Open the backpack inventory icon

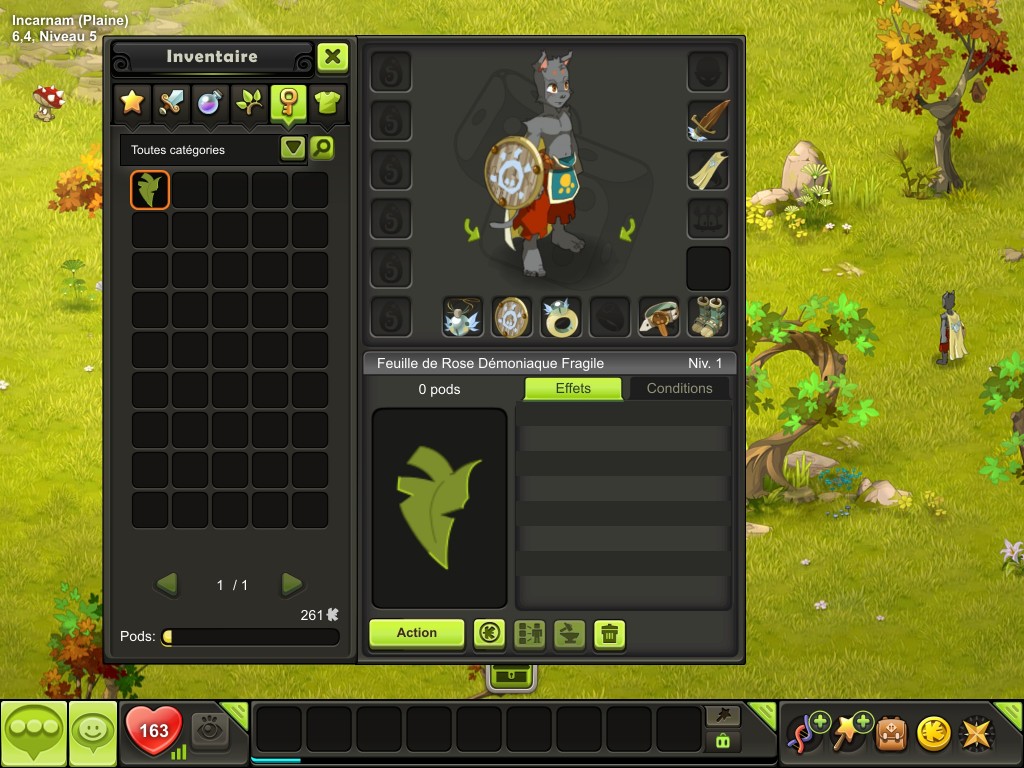coord(891,733)
